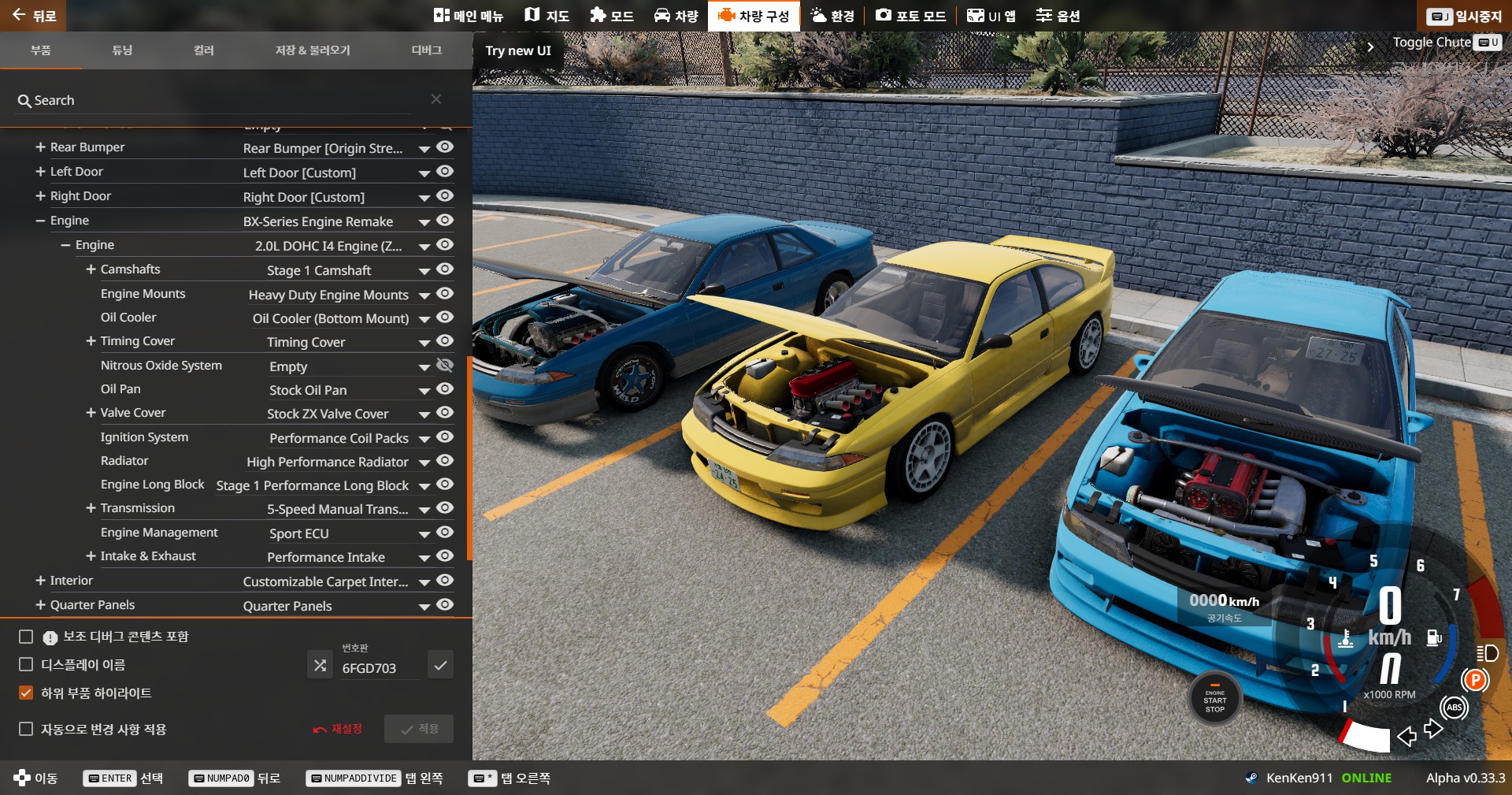Image resolution: width=1512 pixels, height=795 pixels.
Task: Click the 재설정 reset button
Action: 338,729
